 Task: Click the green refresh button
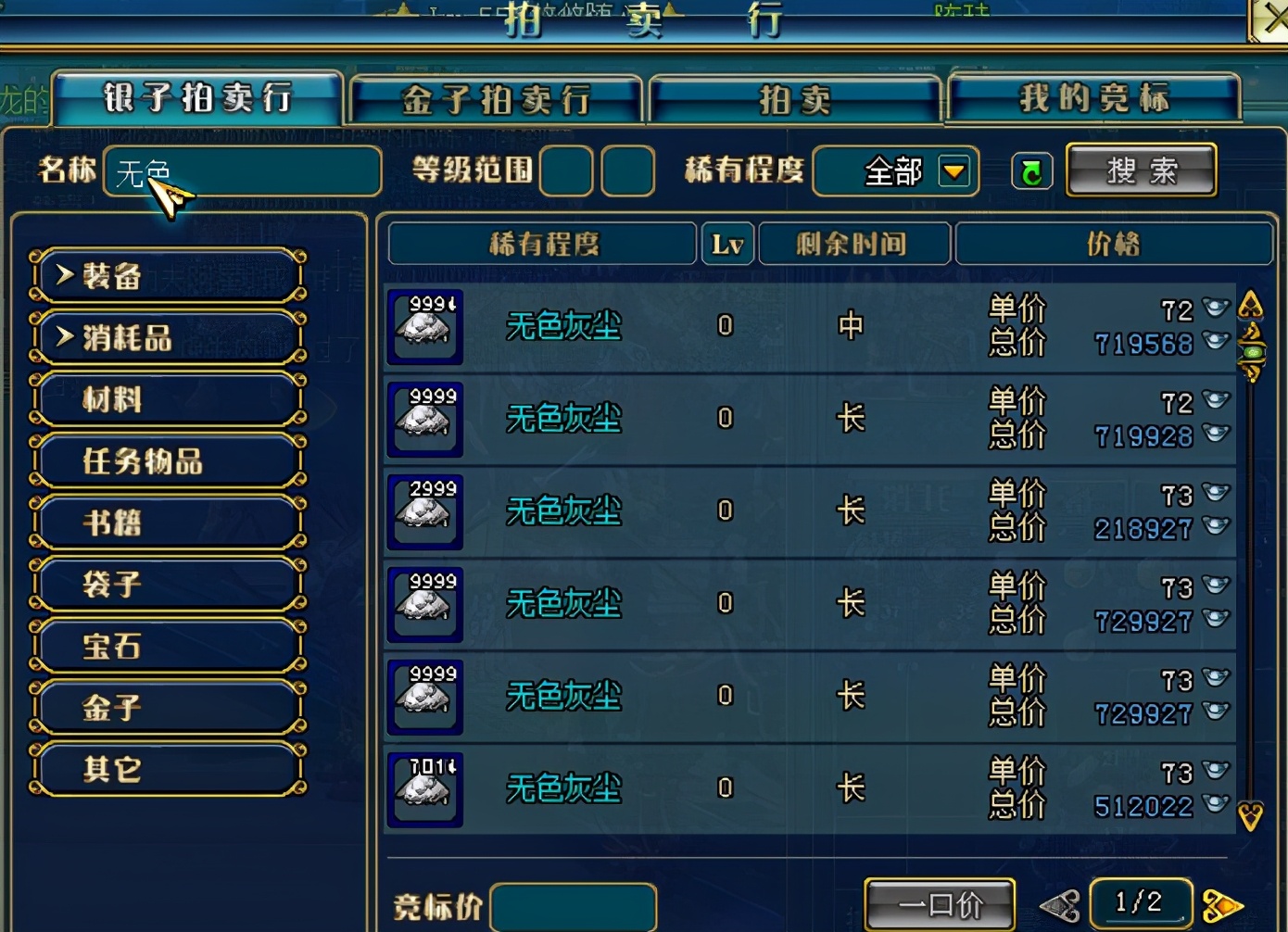tap(1031, 171)
